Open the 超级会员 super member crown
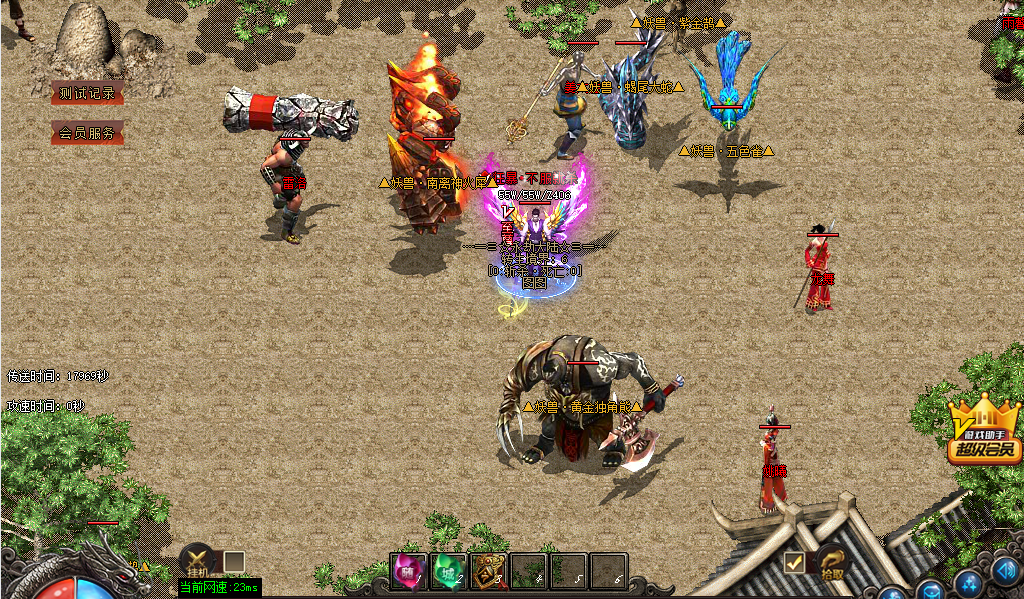This screenshot has height=599, width=1024. 985,431
